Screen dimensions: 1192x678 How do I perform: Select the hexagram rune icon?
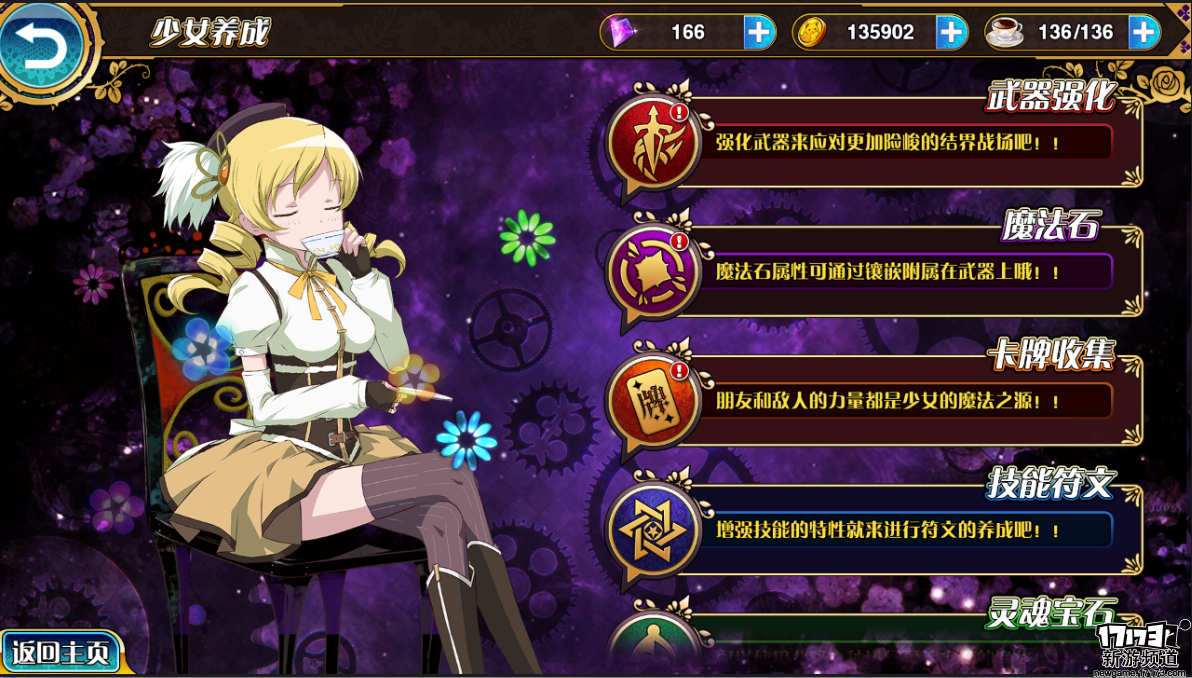(x=653, y=531)
